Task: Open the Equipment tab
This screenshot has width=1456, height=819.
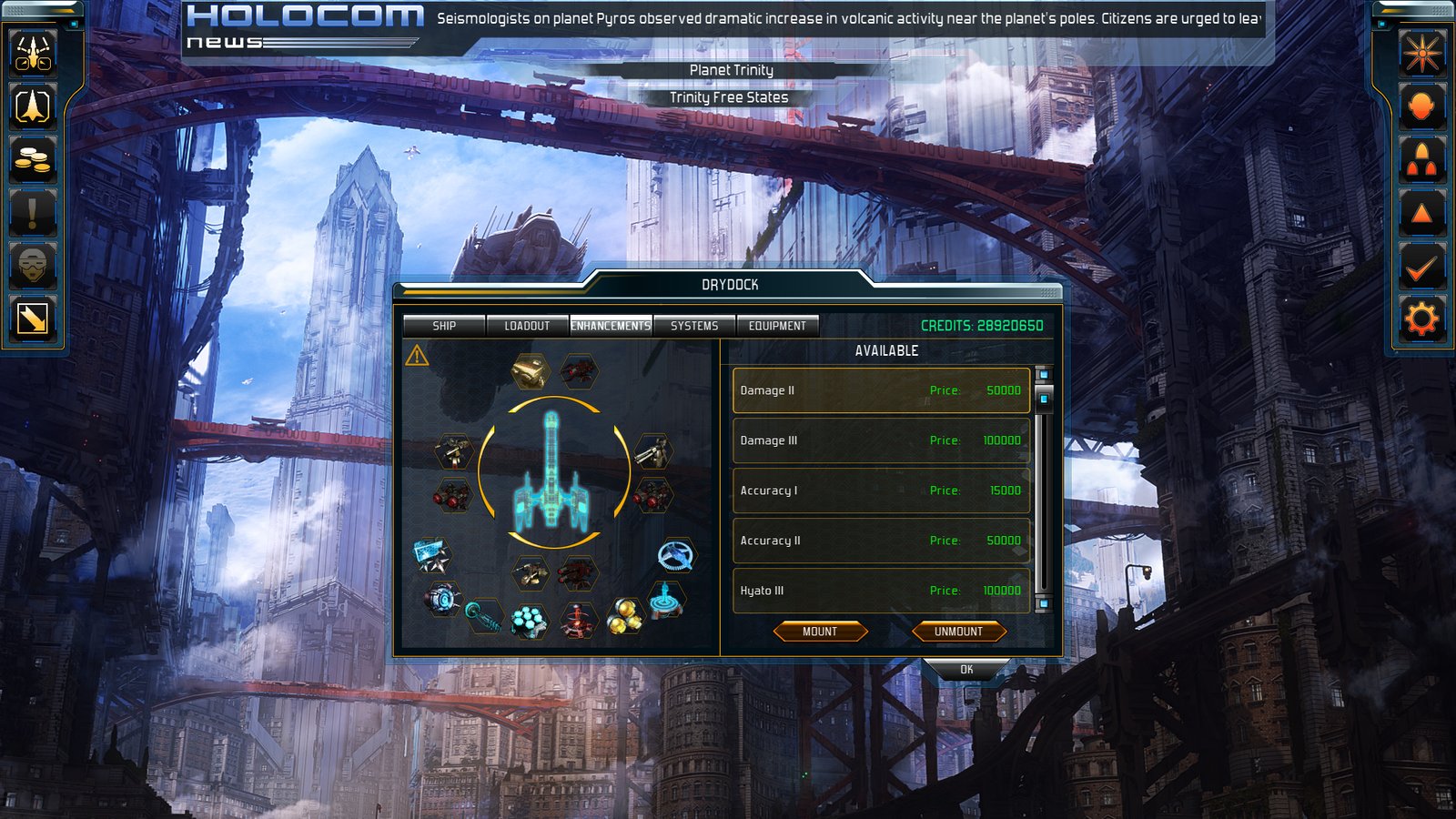Action: click(x=777, y=326)
